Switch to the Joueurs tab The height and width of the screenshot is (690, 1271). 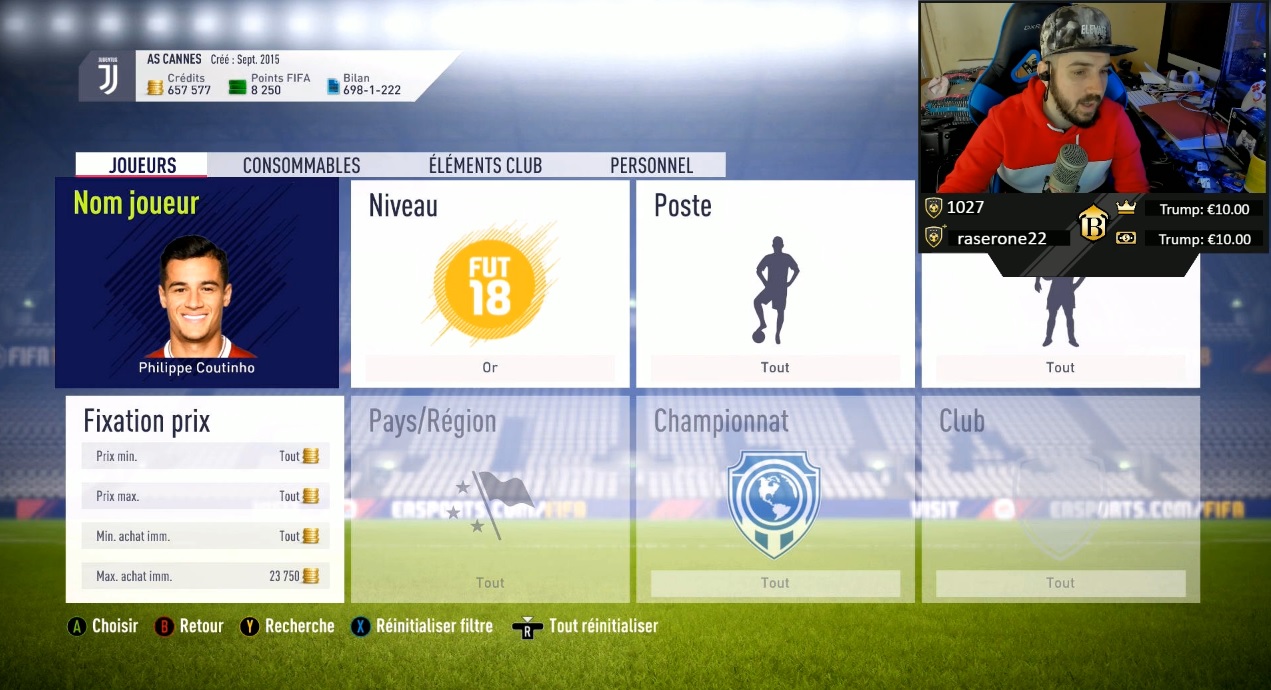point(142,166)
